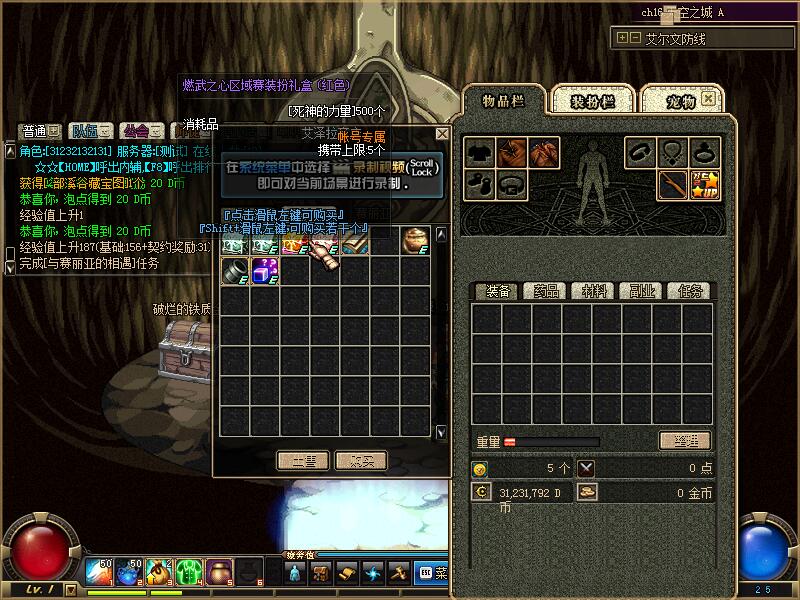The image size is (800, 600).
Task: Click the 购买 (buy) button
Action: pyautogui.click(x=361, y=461)
